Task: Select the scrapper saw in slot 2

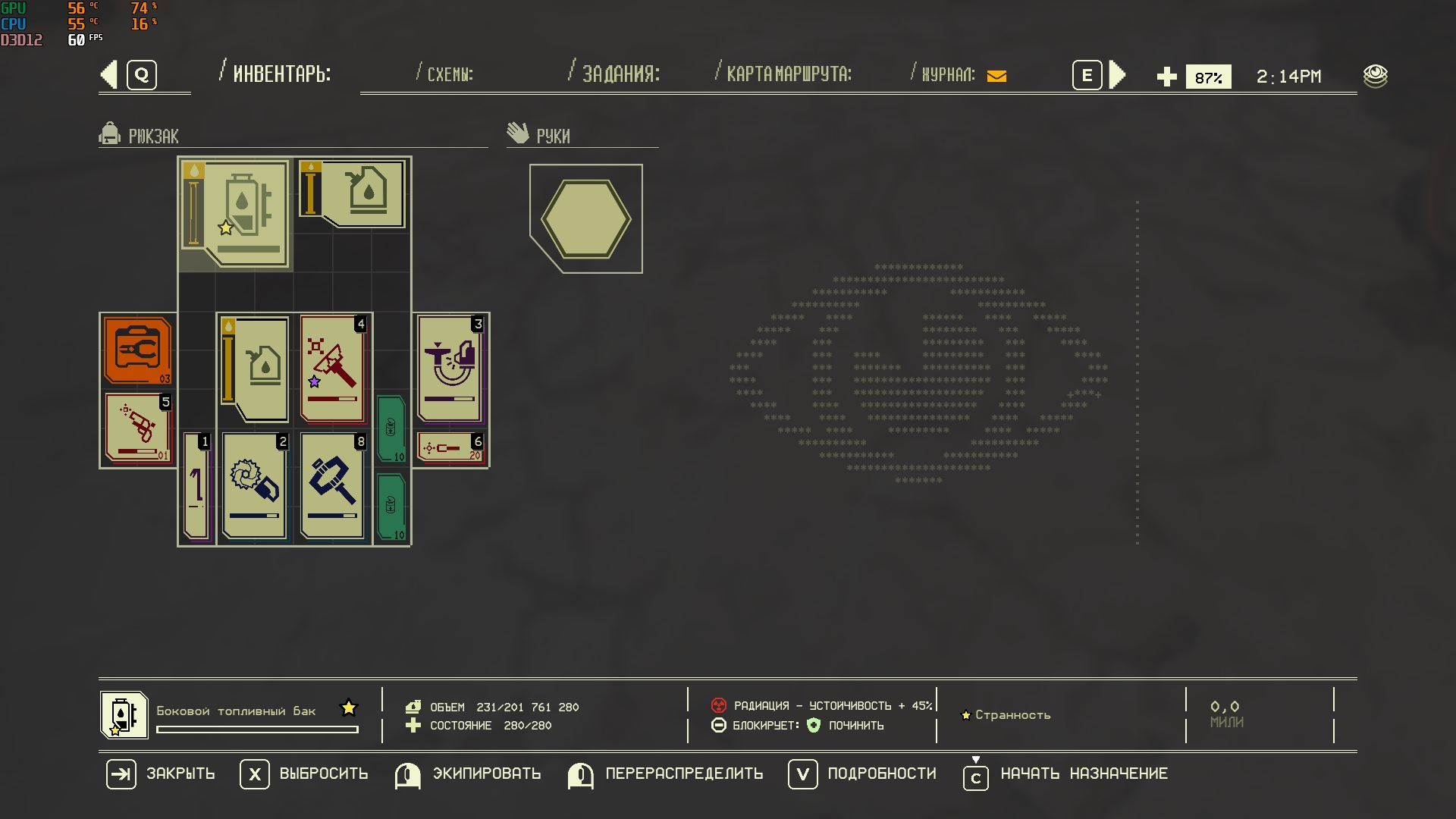Action: point(254,485)
